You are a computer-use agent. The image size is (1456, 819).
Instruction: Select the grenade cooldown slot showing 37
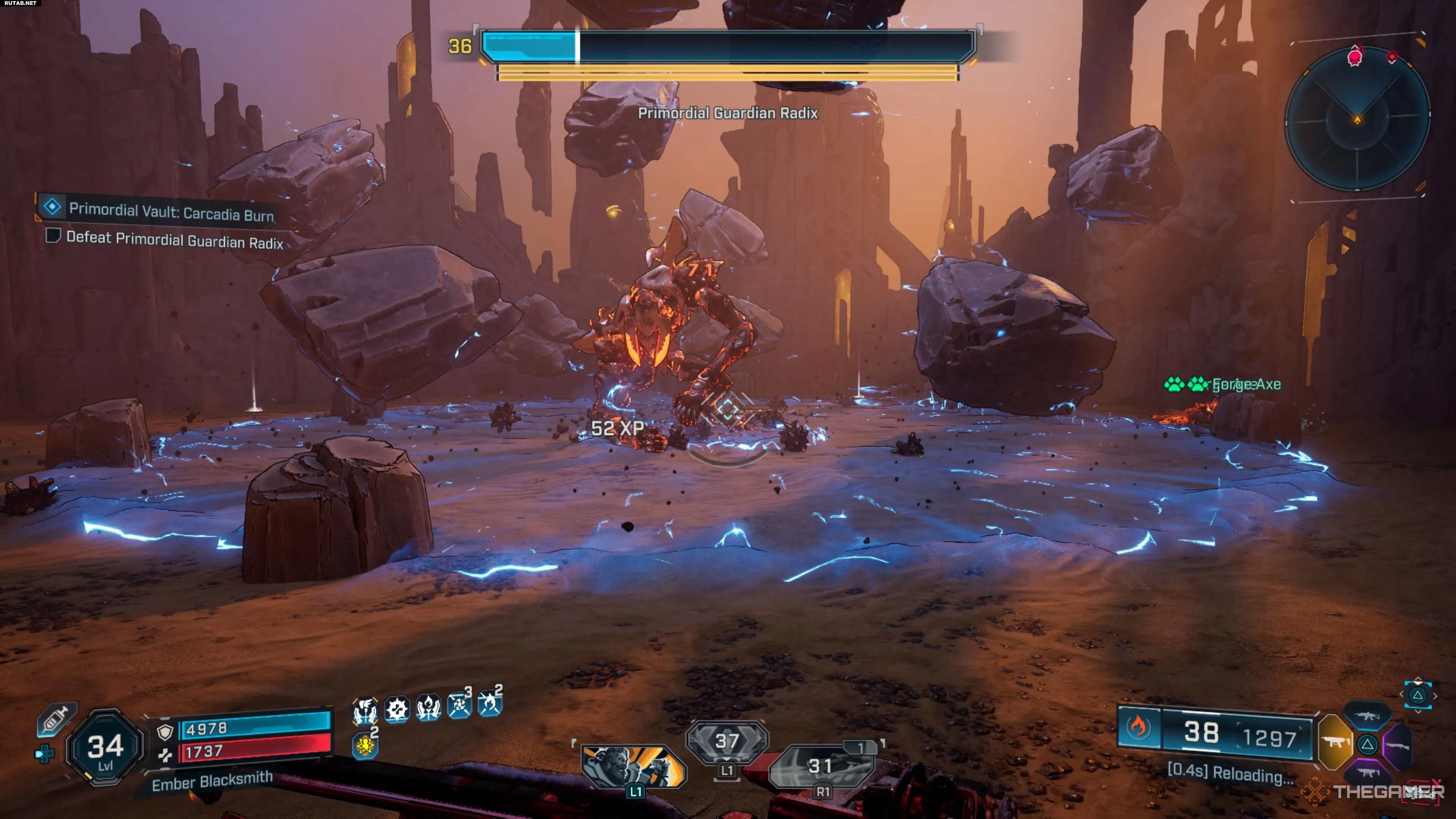[727, 741]
